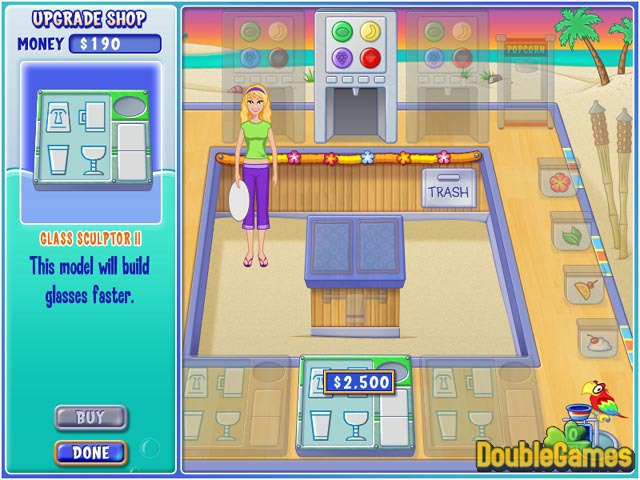
Task: Buy the Glass Sculptor II upgrade
Action: 91,416
